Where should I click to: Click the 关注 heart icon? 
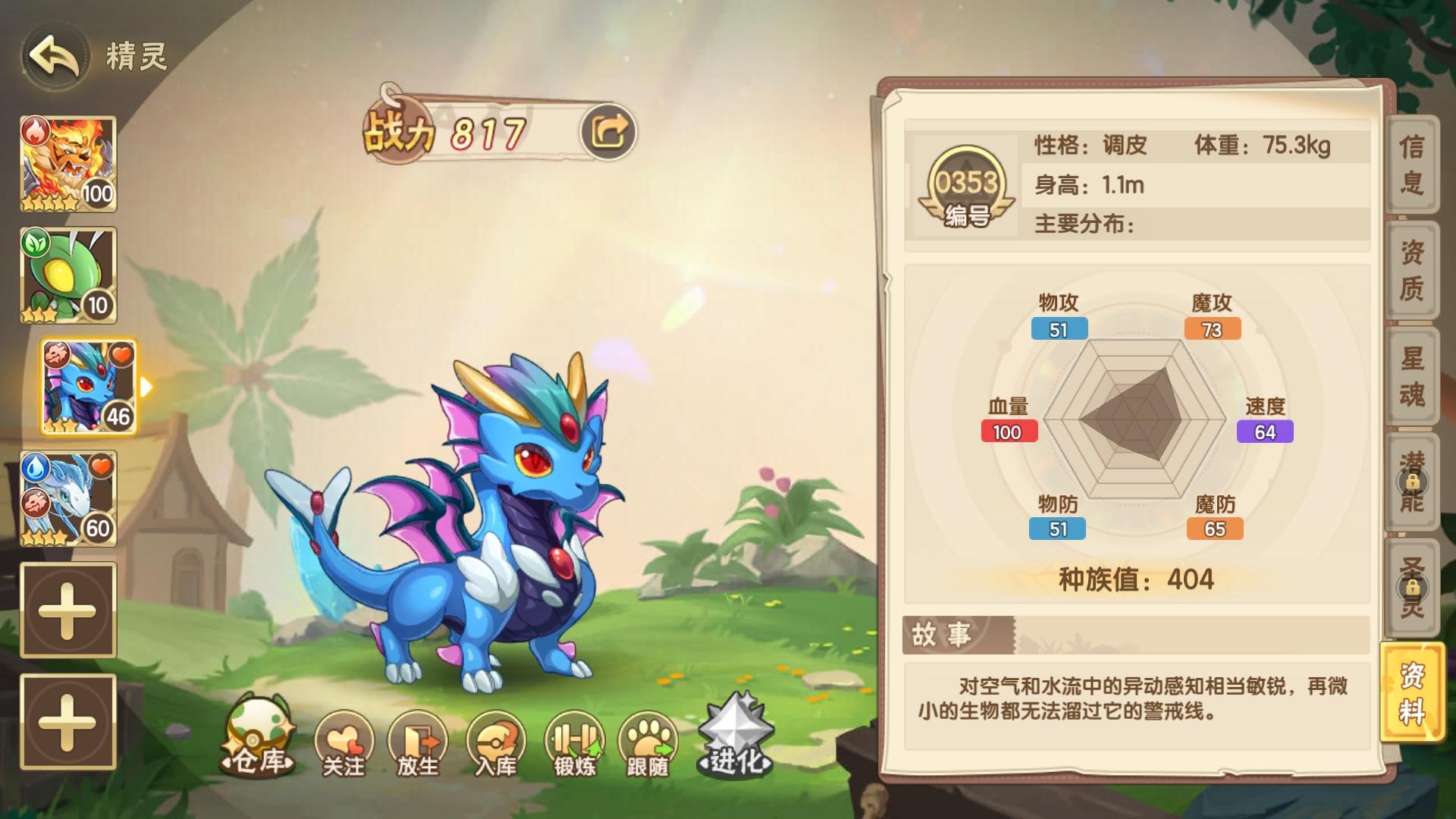pyautogui.click(x=345, y=743)
